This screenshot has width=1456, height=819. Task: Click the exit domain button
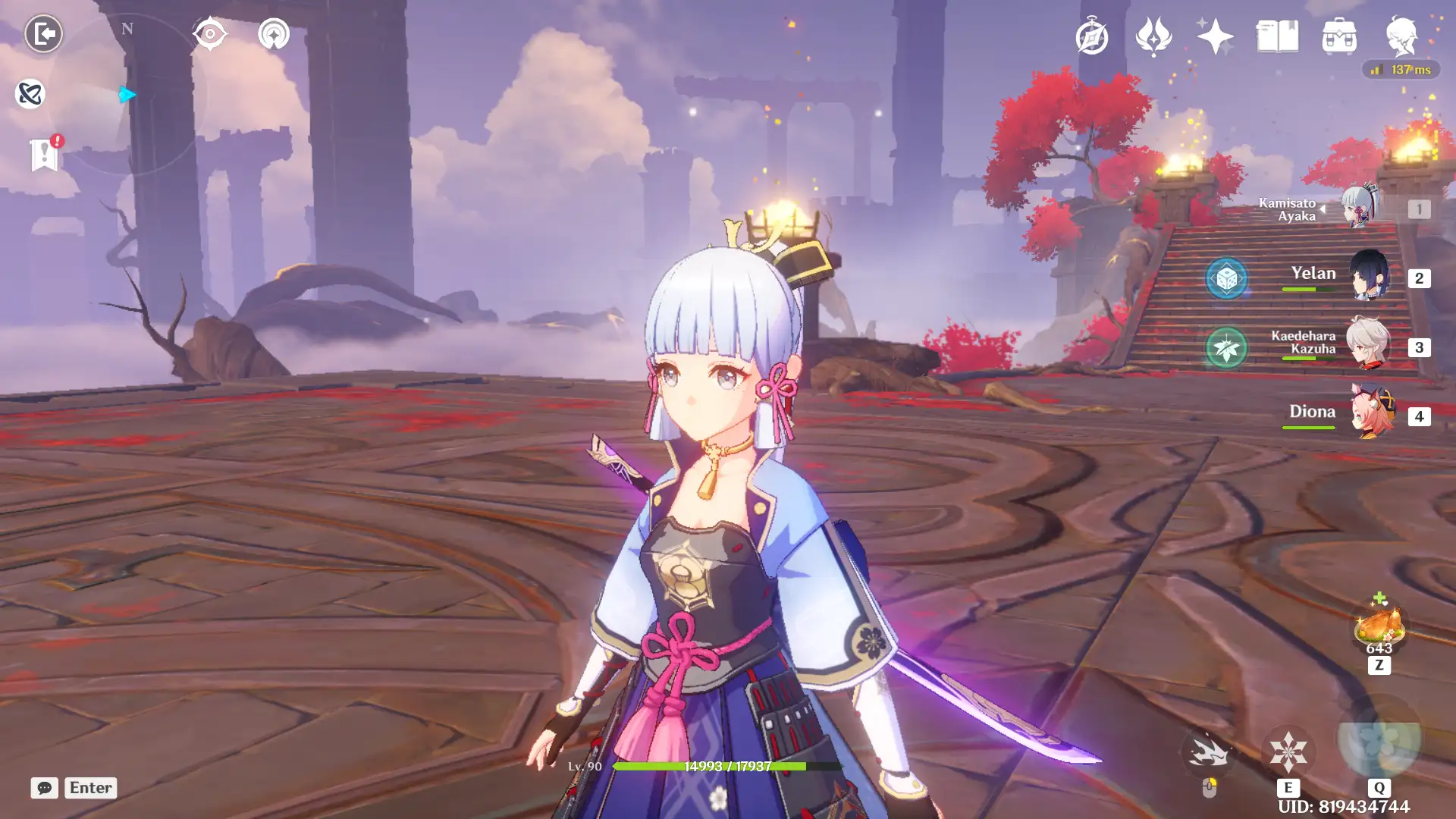(43, 34)
